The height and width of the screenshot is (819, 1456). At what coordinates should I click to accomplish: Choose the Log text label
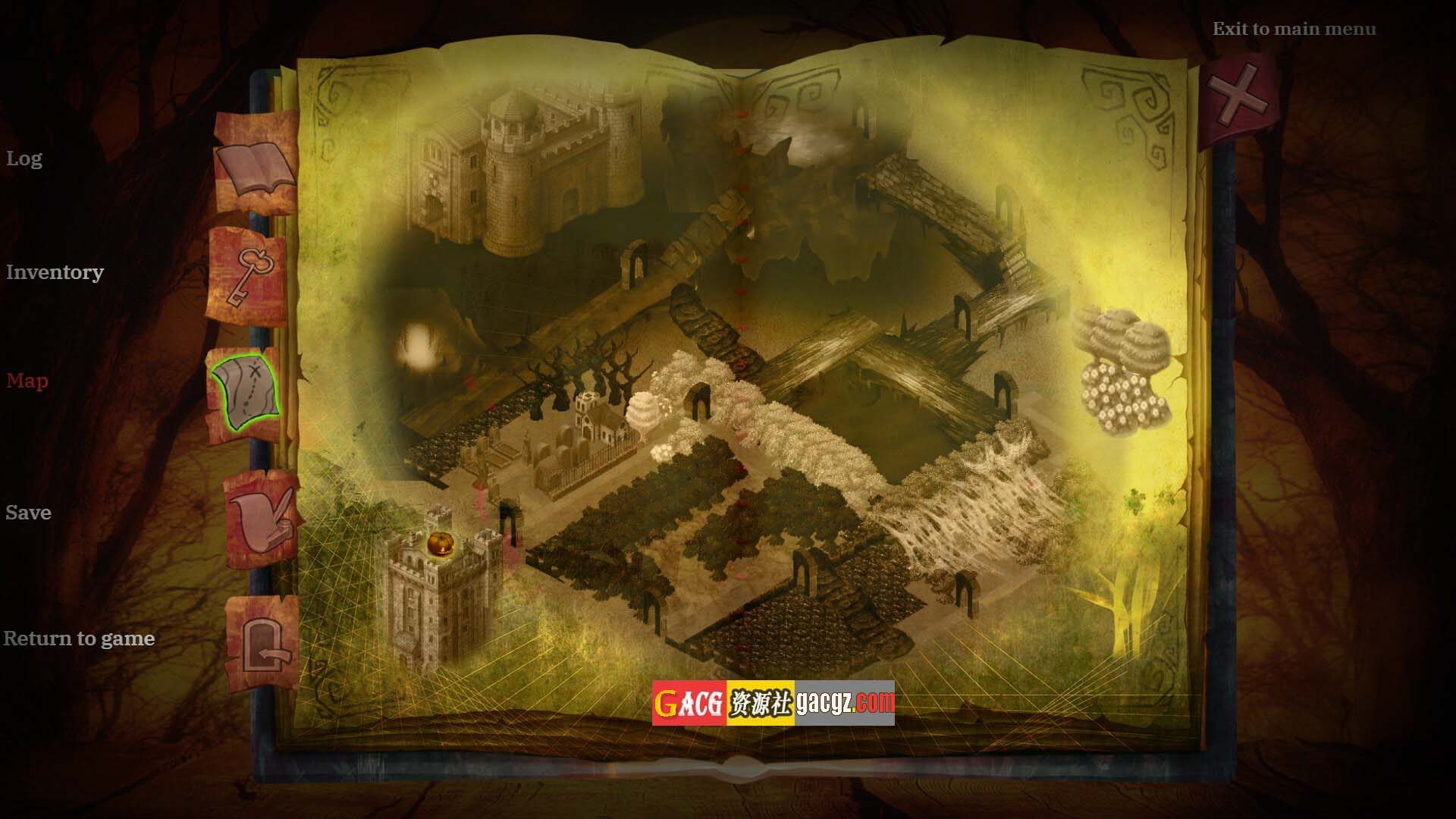tap(24, 158)
